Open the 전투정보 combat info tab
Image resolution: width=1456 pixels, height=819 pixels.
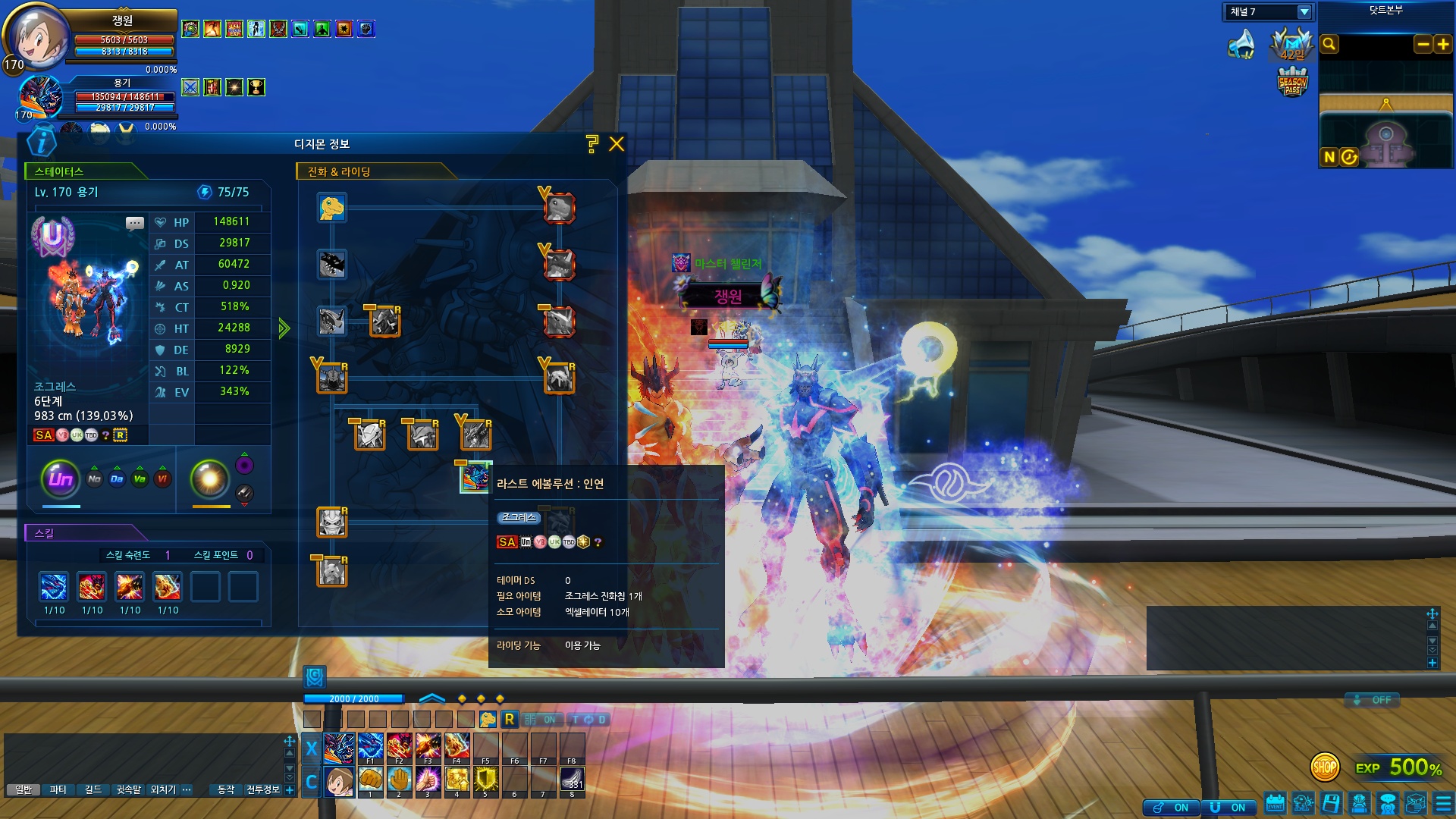(263, 790)
